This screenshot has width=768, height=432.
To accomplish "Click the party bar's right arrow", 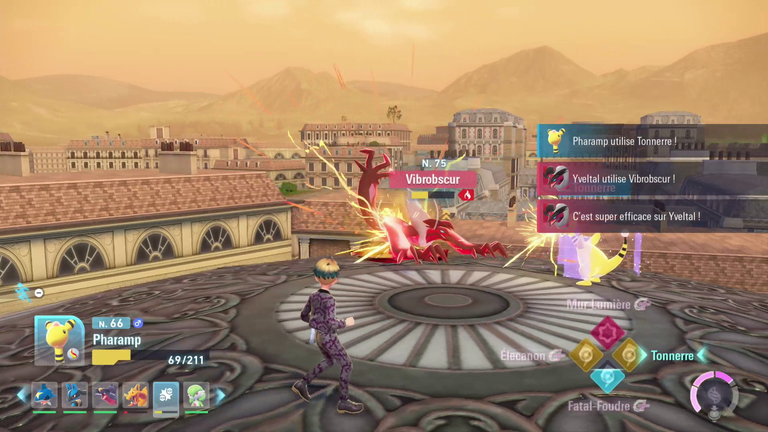I will coord(220,396).
